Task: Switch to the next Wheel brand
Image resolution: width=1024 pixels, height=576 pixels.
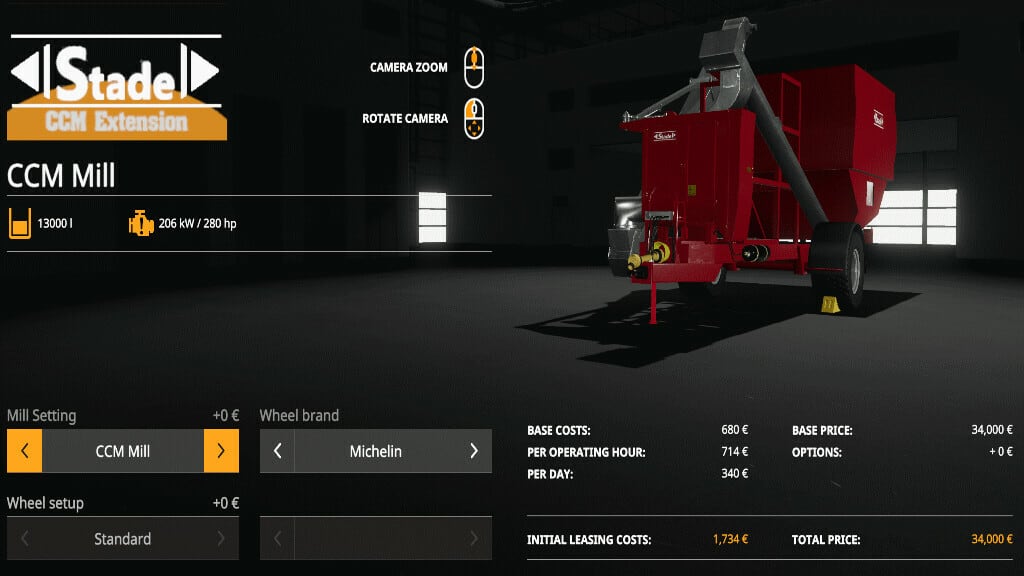Action: click(x=474, y=451)
